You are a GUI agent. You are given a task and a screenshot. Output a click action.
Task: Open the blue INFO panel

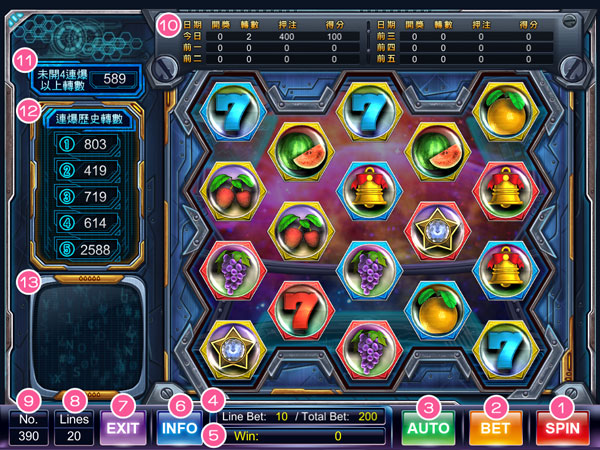[180, 429]
